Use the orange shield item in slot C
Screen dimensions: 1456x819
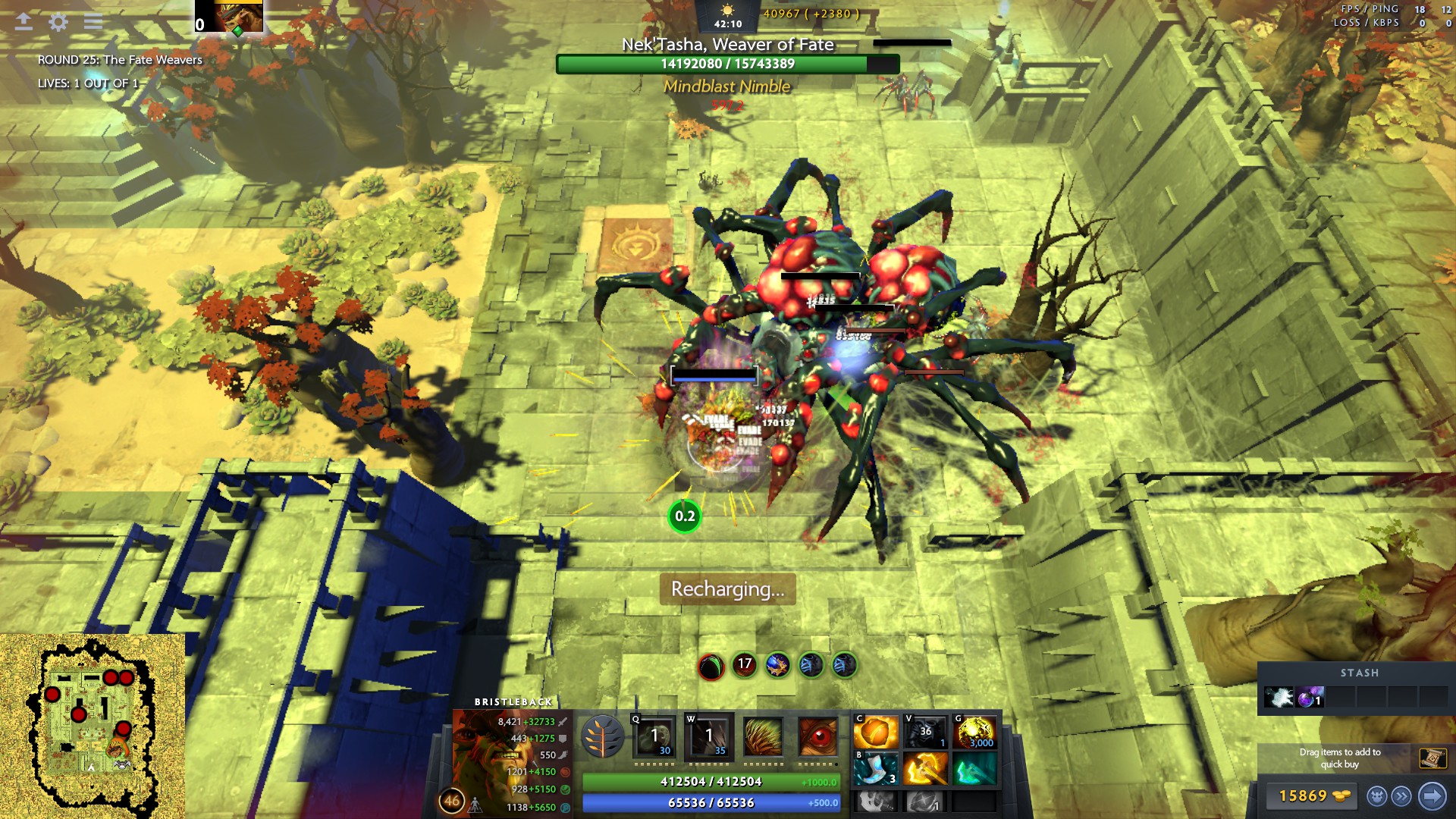(876, 733)
